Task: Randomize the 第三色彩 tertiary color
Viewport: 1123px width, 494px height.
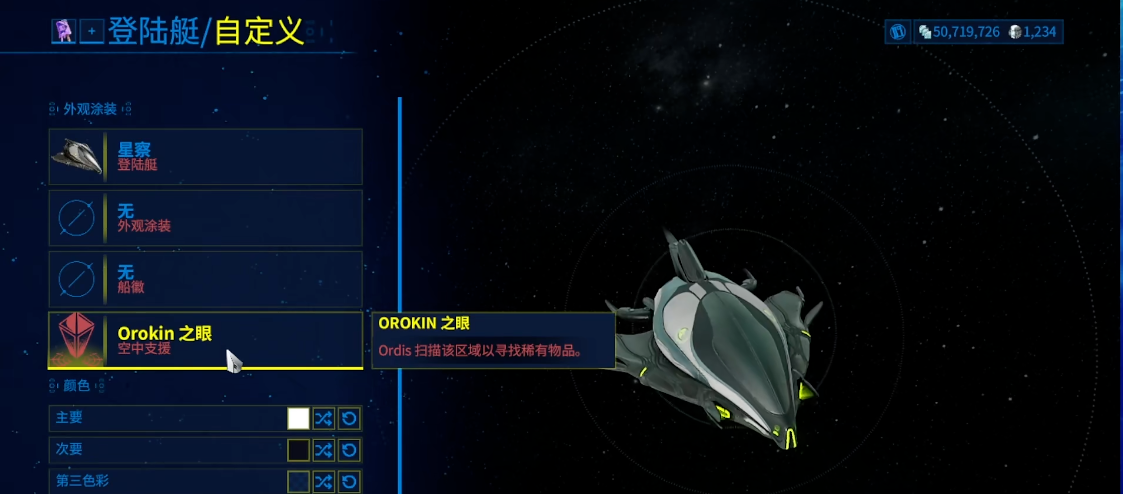Action: [324, 482]
